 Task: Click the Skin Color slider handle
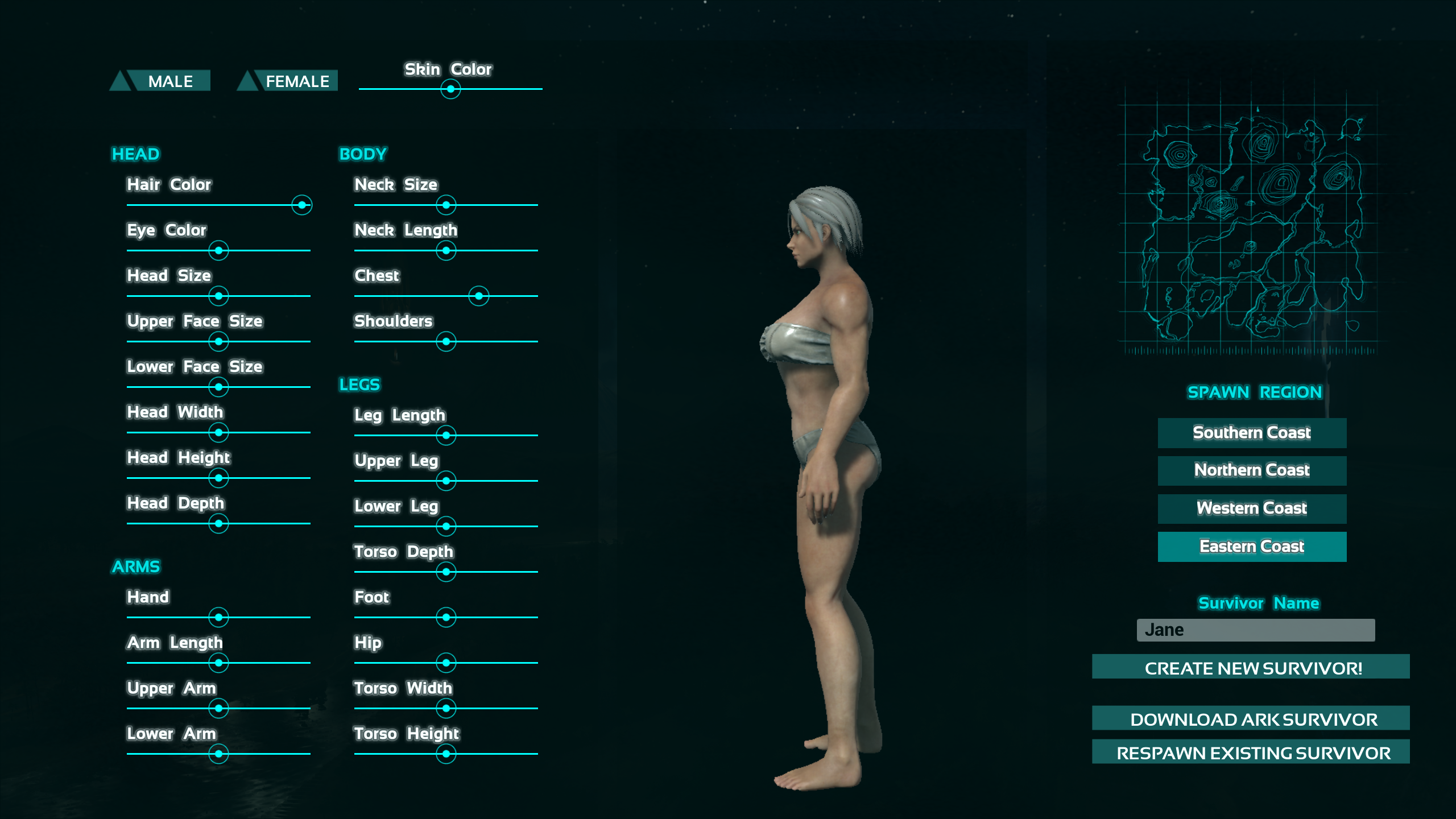pyautogui.click(x=450, y=89)
